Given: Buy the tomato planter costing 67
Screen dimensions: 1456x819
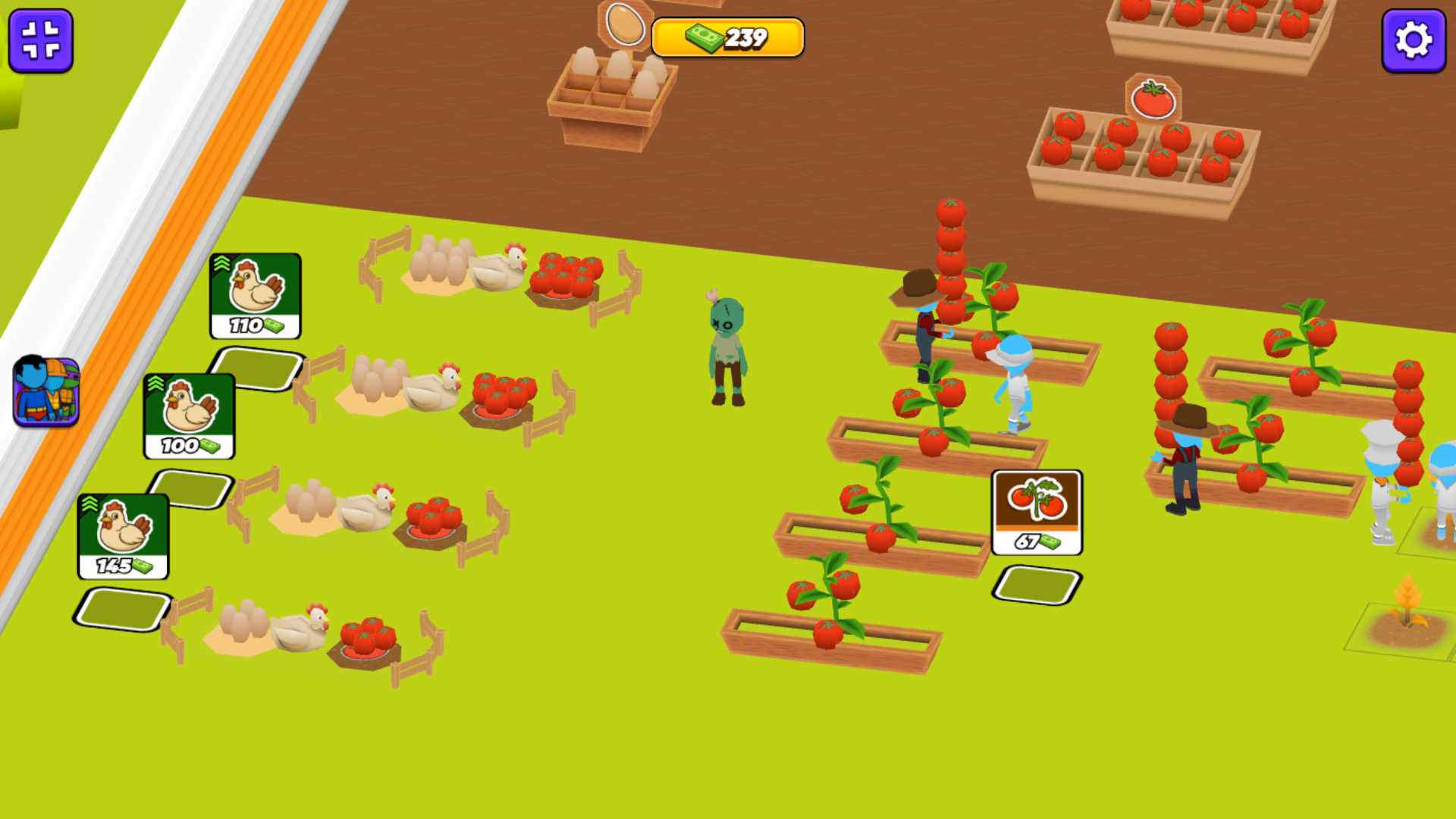Looking at the screenshot, I should point(1036,513).
